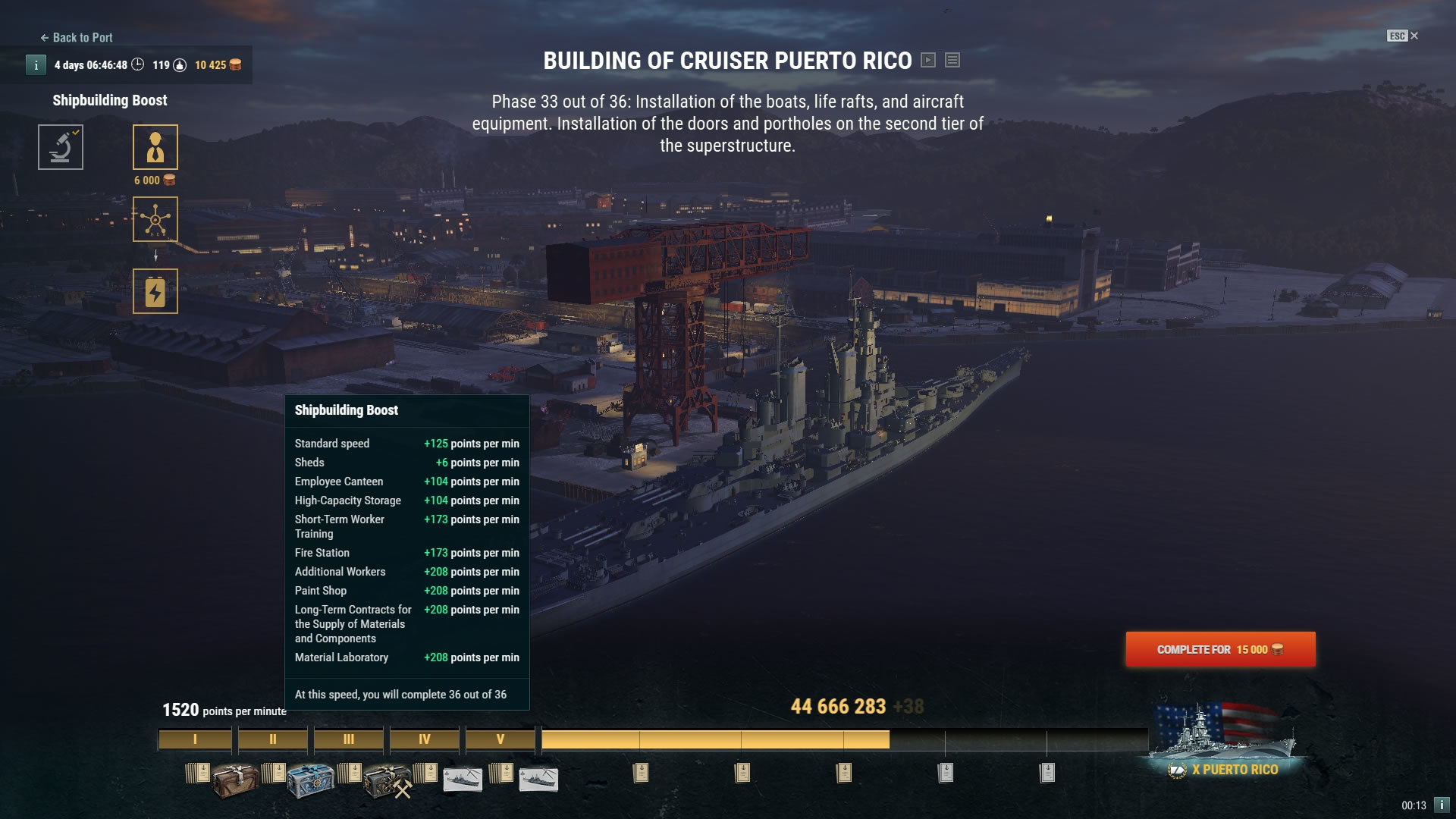Open the brown wooden chest reward

236,779
